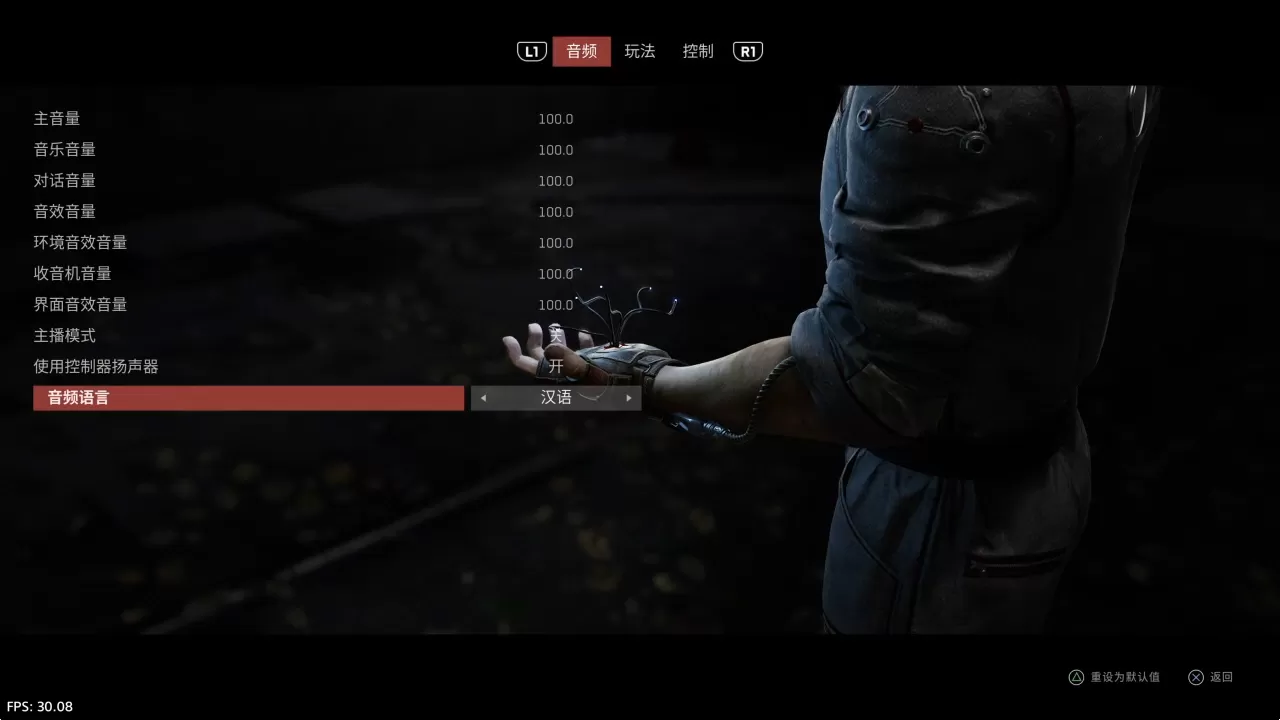This screenshot has height=720, width=1280.
Task: Switch to the 控制 tab
Action: click(697, 51)
